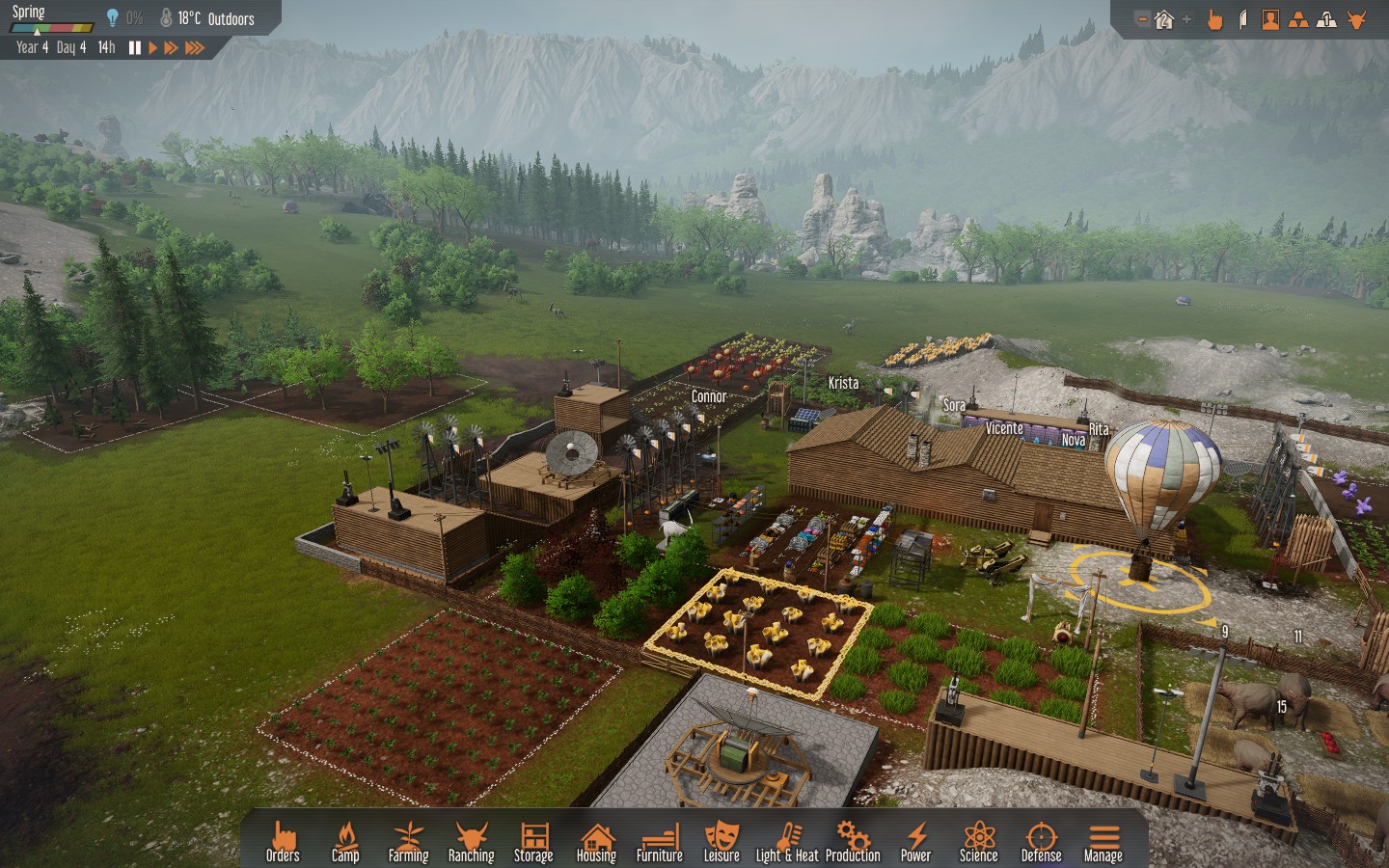This screenshot has height=868, width=1389.
Task: Set game speed to triple fast-forward
Action: click(195, 47)
